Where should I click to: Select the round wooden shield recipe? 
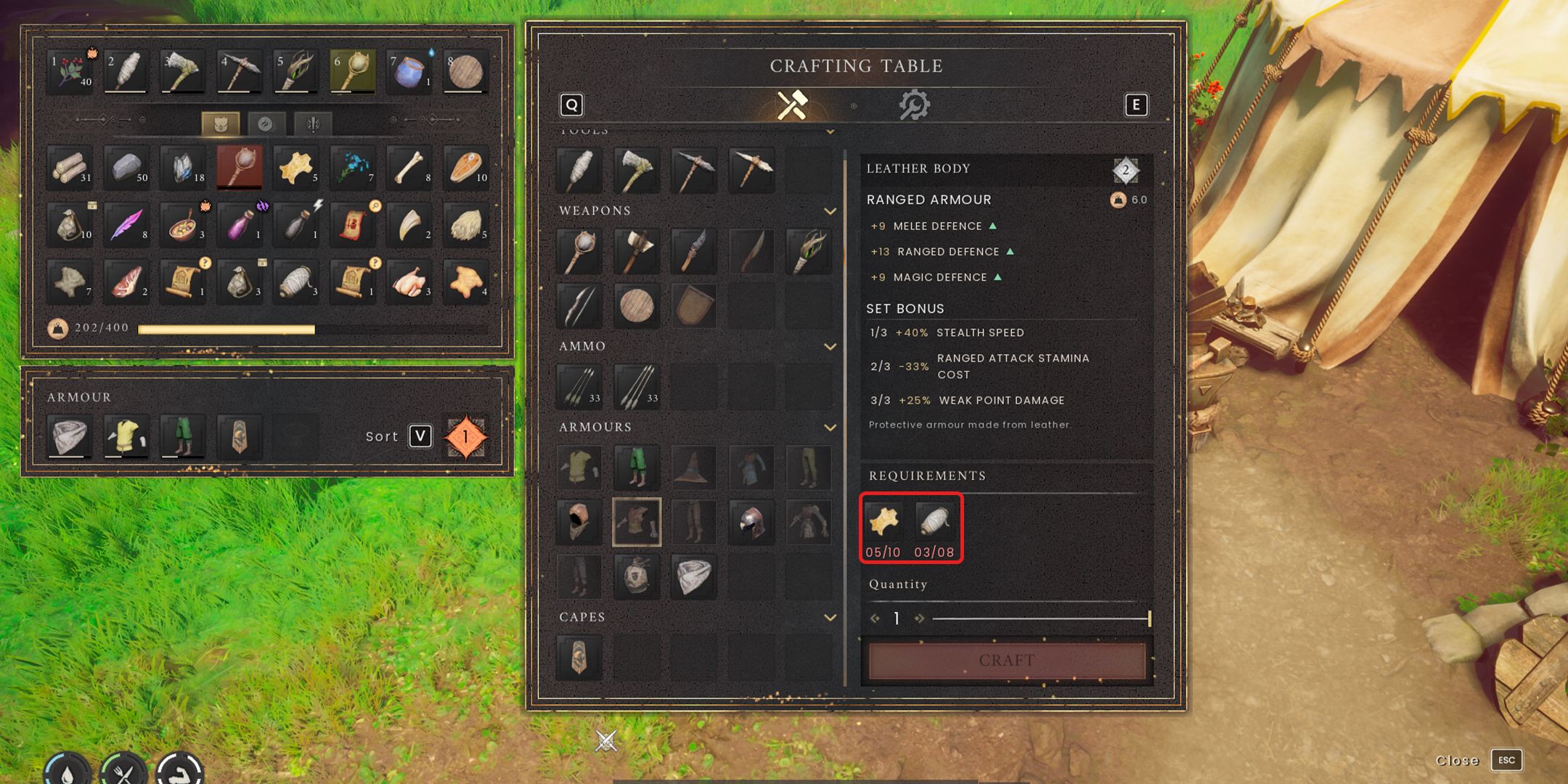[636, 306]
